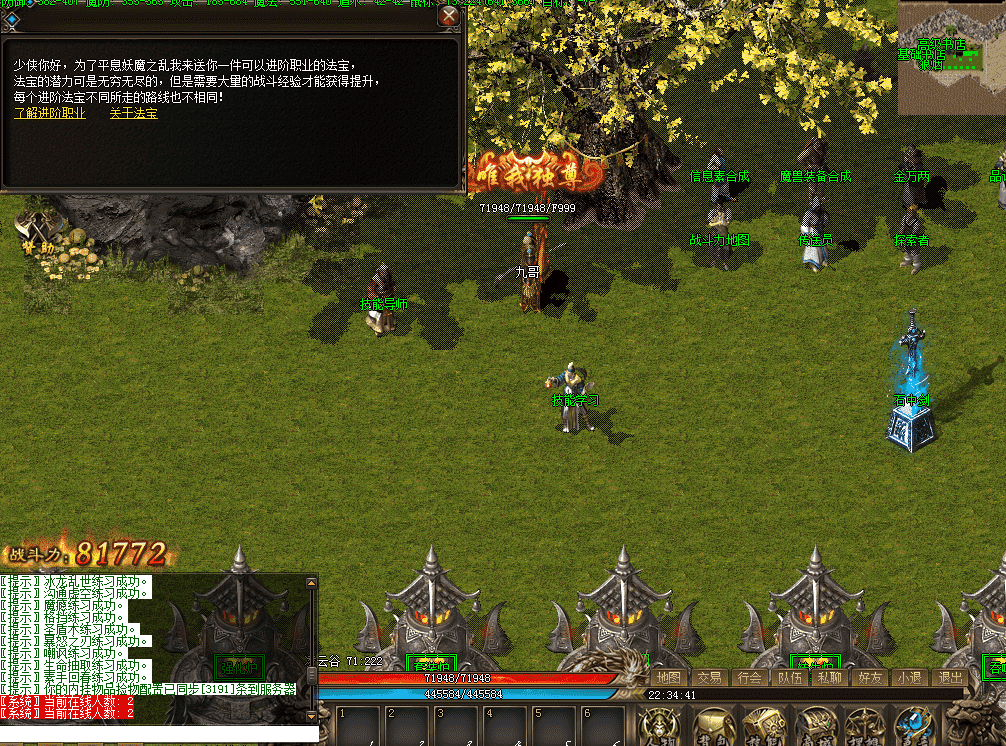Show the 好友 friends list

[x=869, y=677]
